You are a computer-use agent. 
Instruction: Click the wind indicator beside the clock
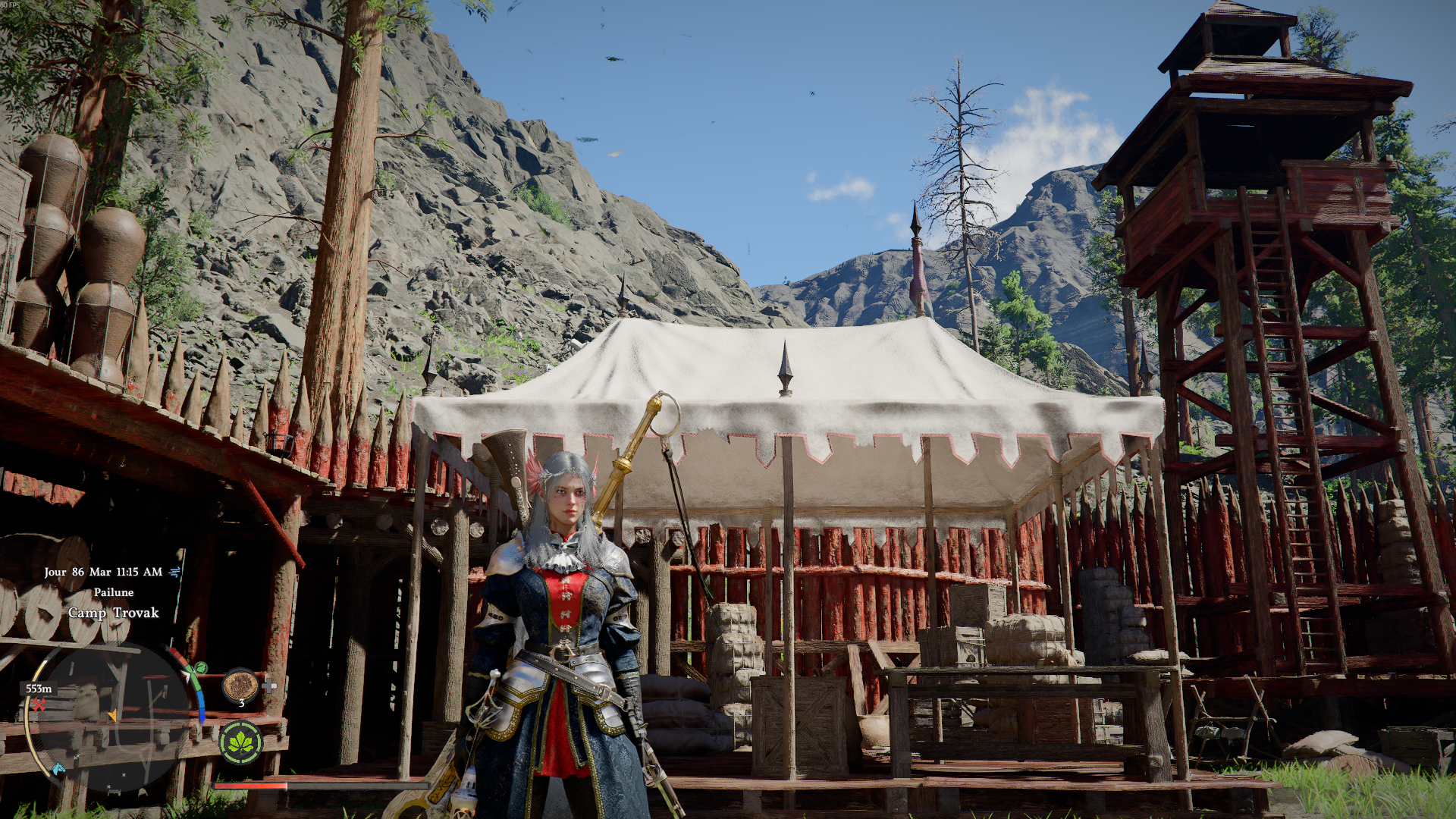tap(173, 572)
